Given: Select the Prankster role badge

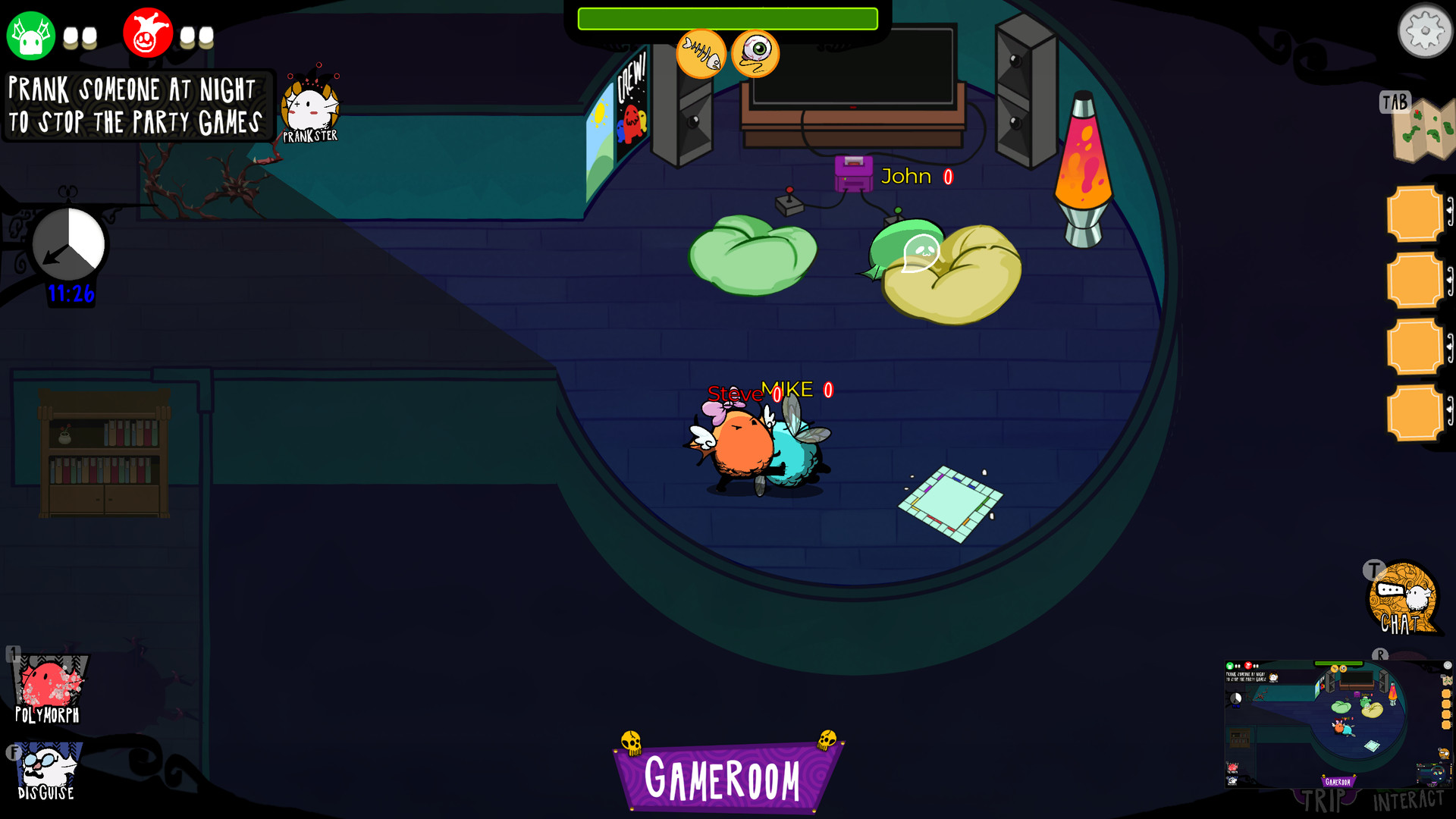Looking at the screenshot, I should 309,106.
